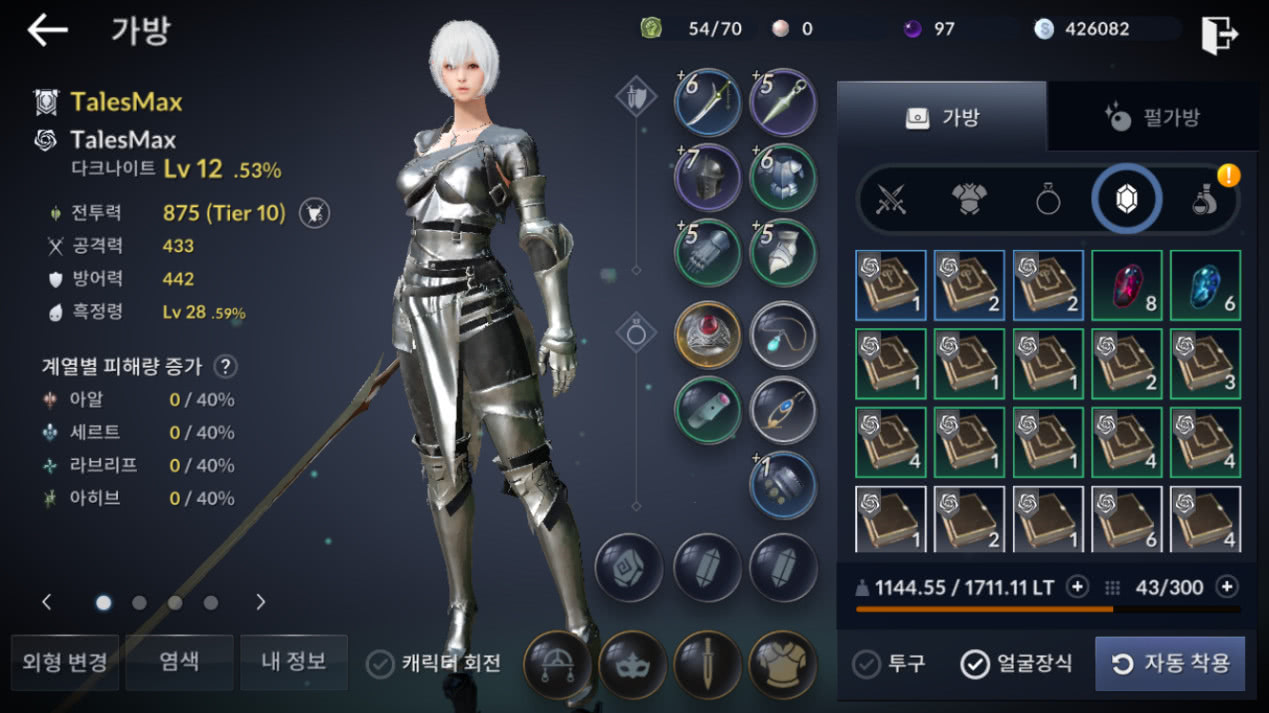Screen dimensions: 1269x713
Task: Select the 가방 tab
Action: (942, 117)
